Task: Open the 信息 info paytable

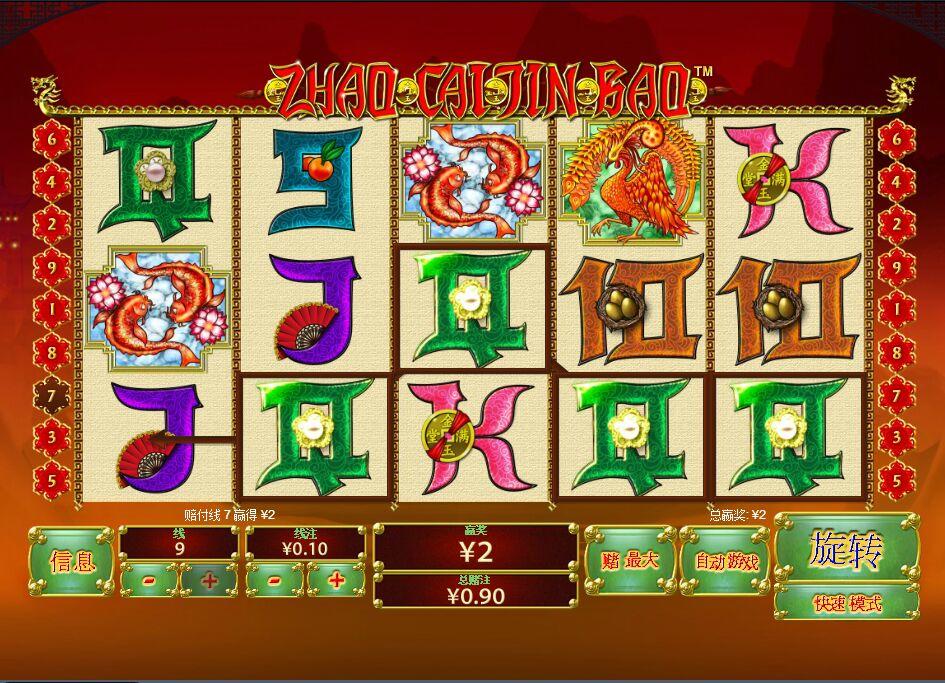Action: click(70, 561)
